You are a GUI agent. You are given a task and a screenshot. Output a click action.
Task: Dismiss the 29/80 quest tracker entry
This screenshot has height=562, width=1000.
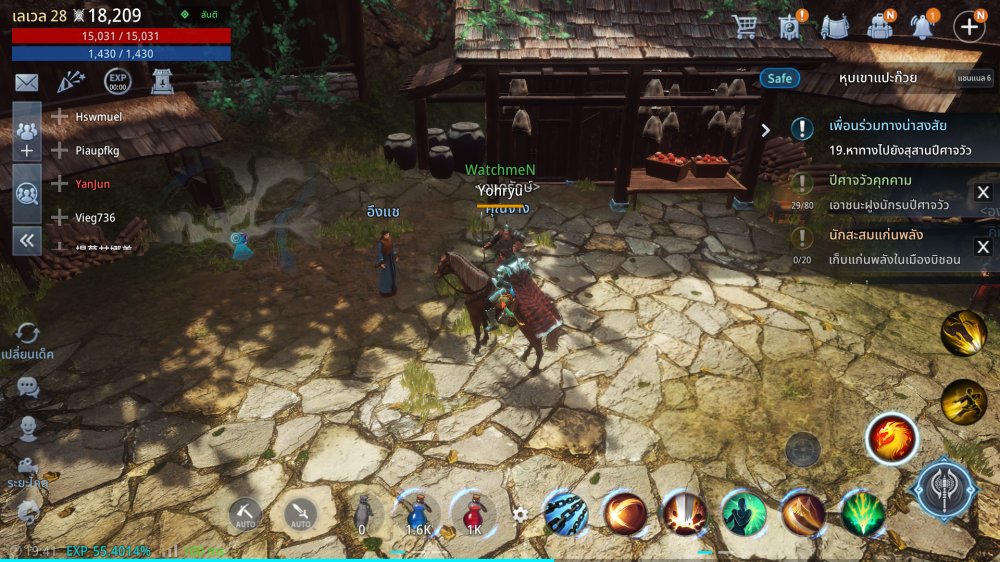point(983,193)
